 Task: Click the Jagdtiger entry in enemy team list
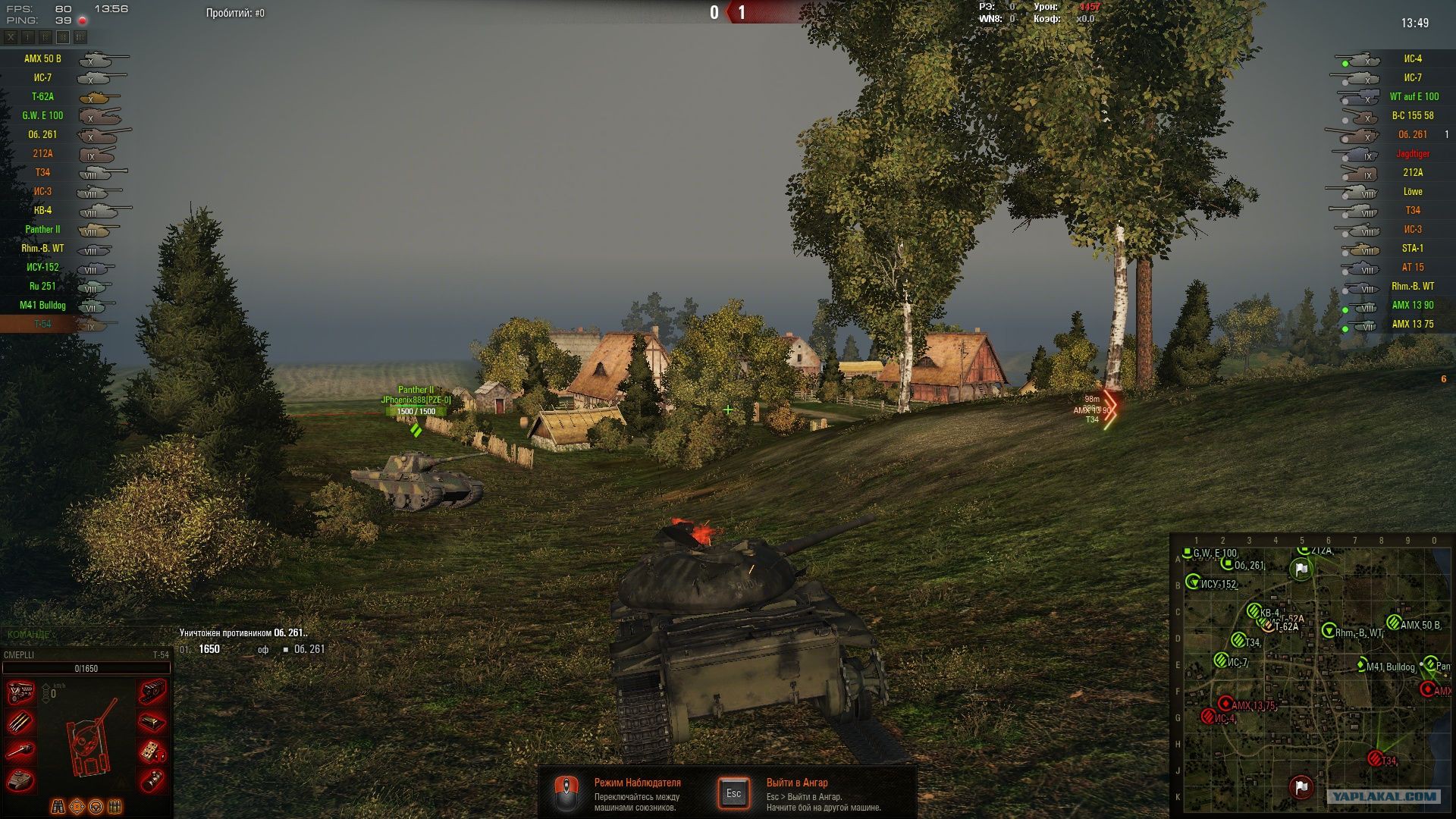(1412, 153)
